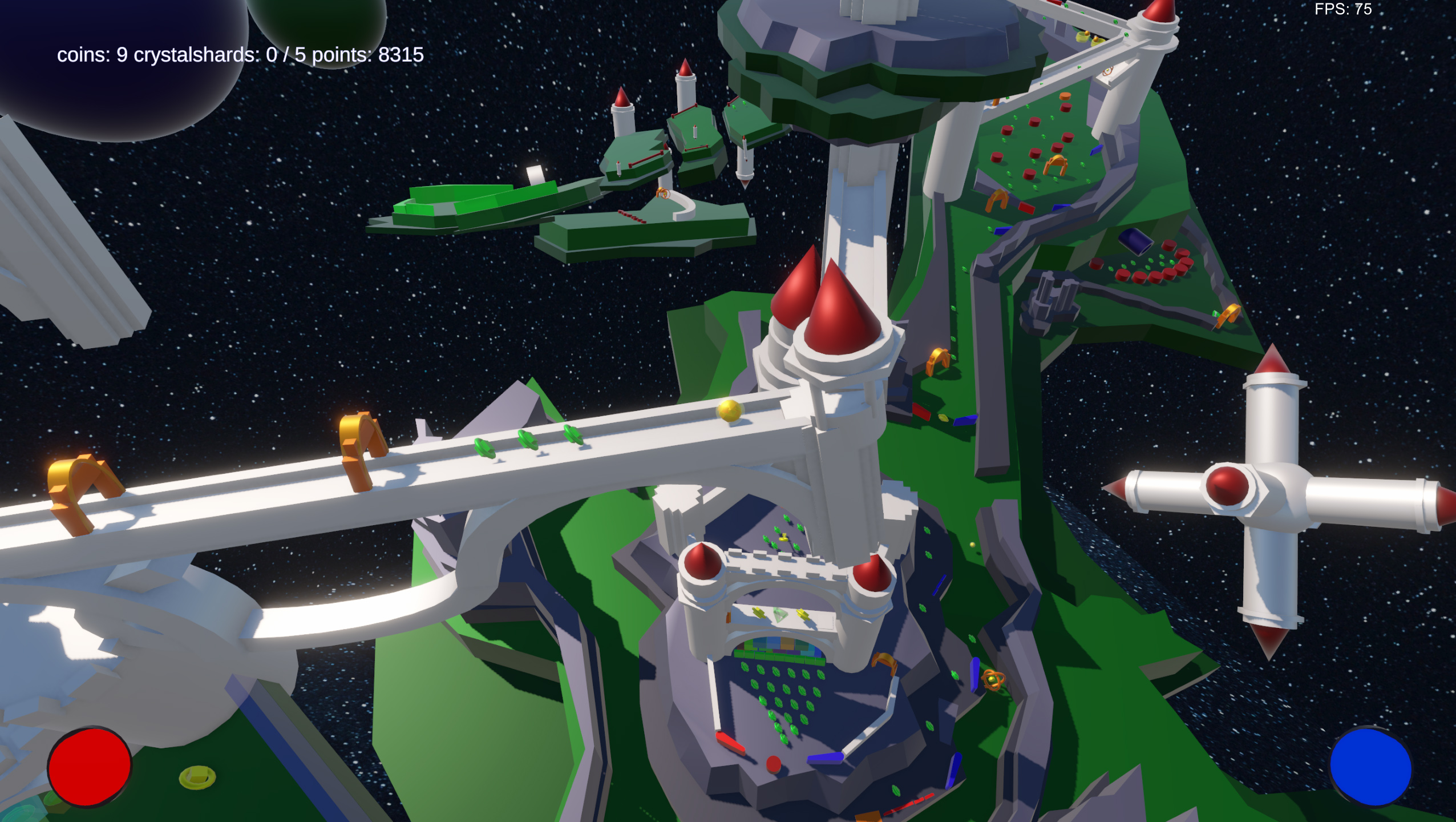Tap the blue circle button
The image size is (1456, 822).
click(x=1370, y=767)
